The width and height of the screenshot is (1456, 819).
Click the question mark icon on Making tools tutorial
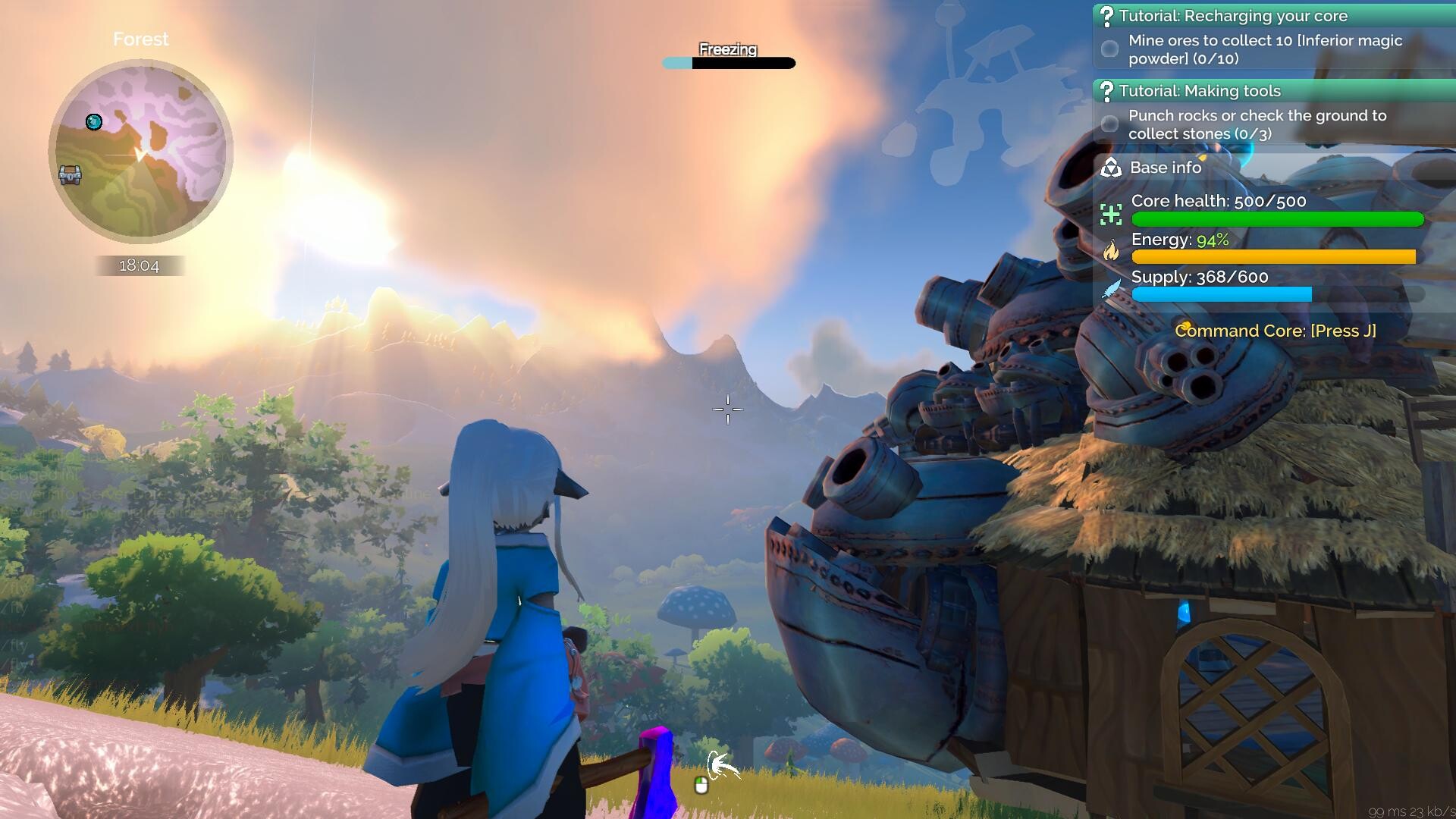coord(1109,91)
